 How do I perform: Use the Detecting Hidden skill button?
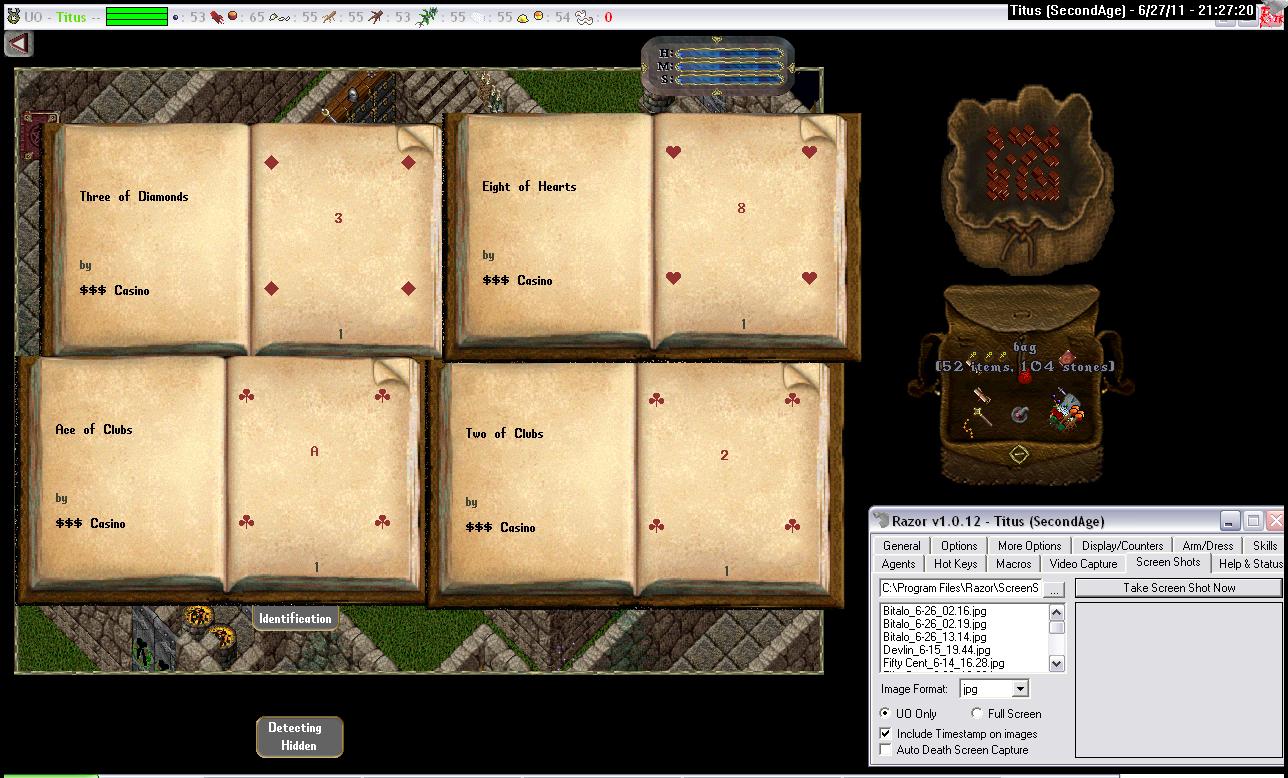point(299,737)
